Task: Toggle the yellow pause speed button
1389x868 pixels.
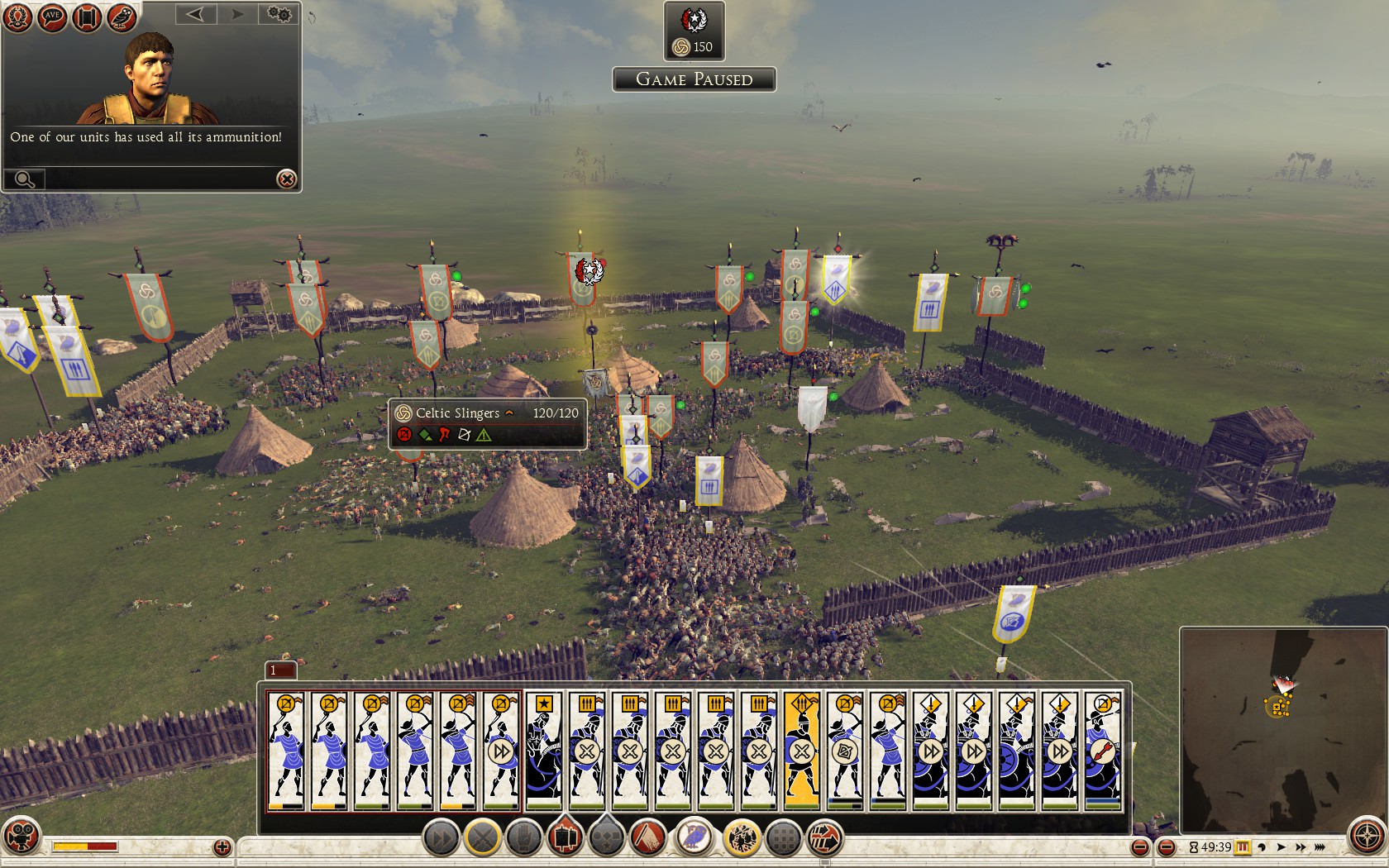Action: click(1243, 847)
